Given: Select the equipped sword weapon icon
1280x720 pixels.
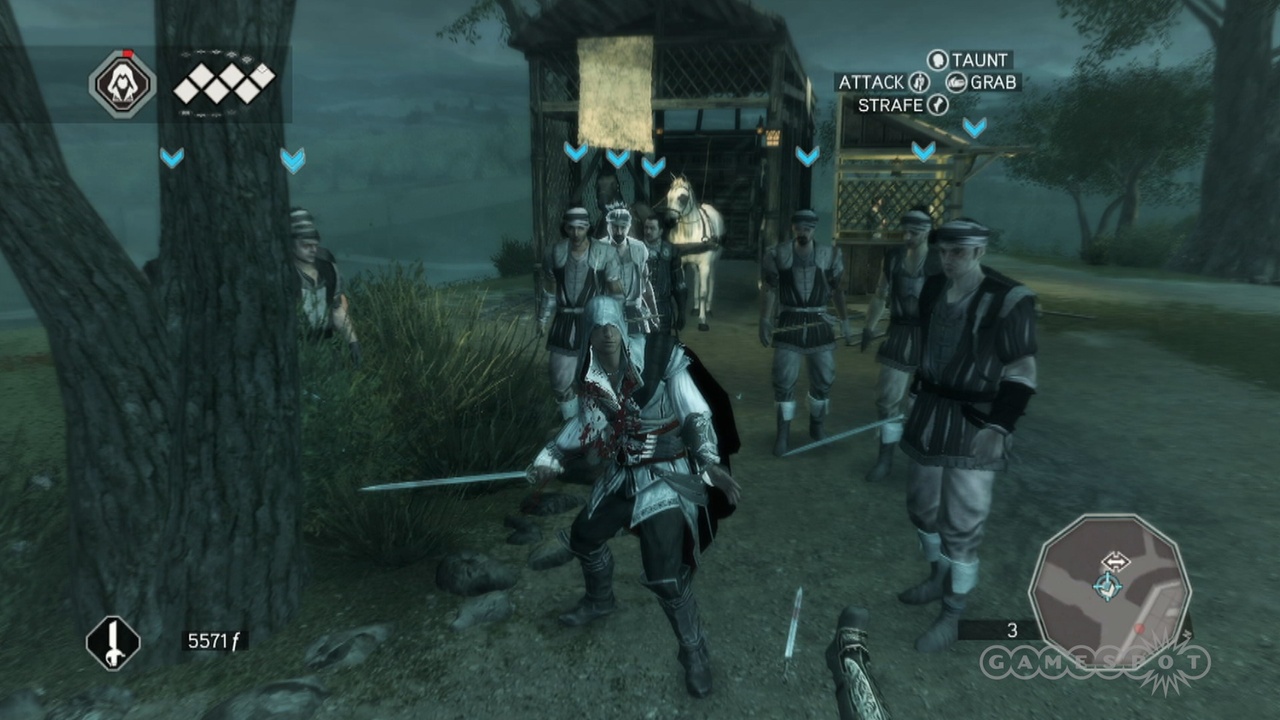Looking at the screenshot, I should (113, 643).
